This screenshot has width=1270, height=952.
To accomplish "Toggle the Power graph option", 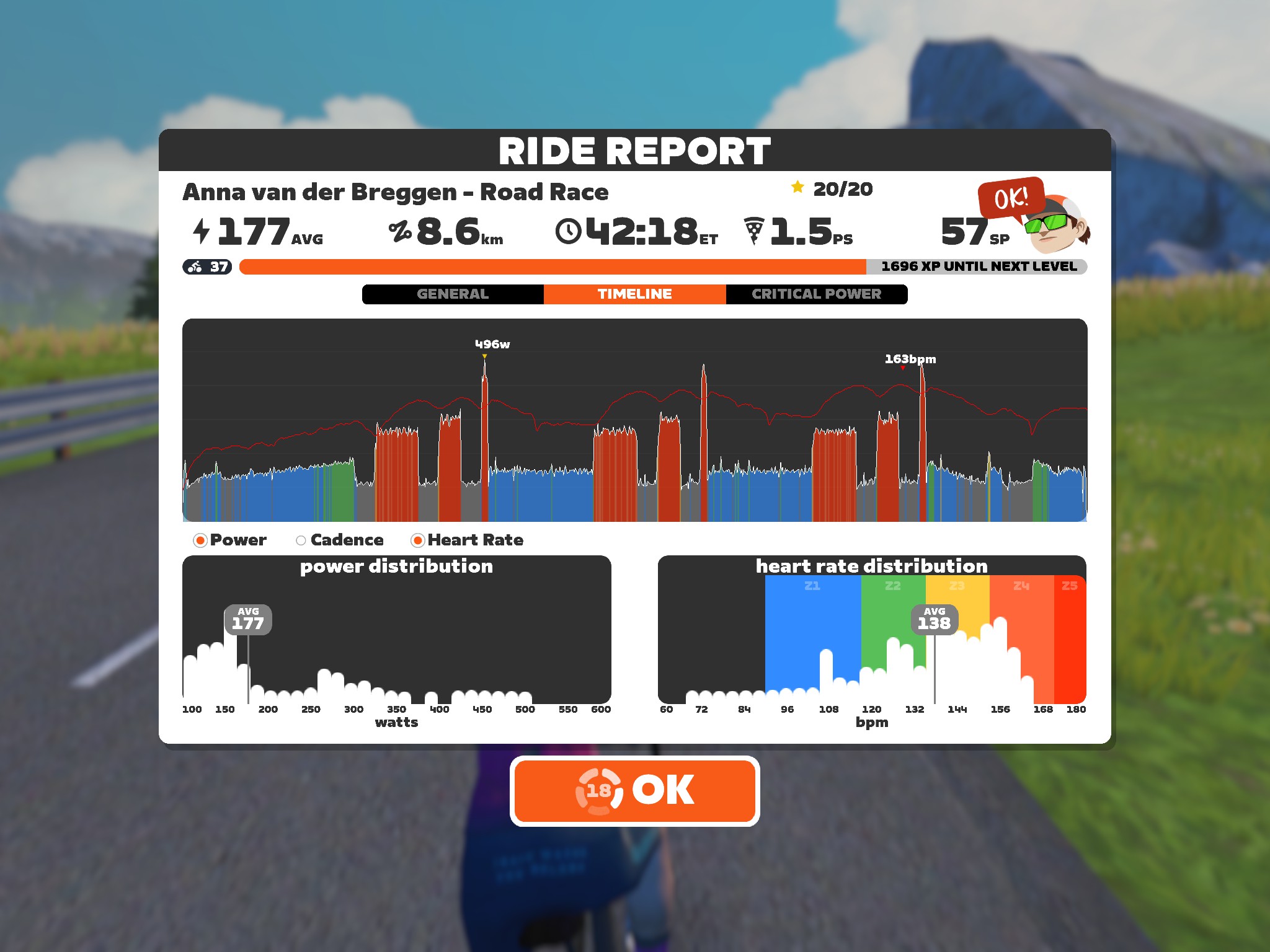I will 200,540.
